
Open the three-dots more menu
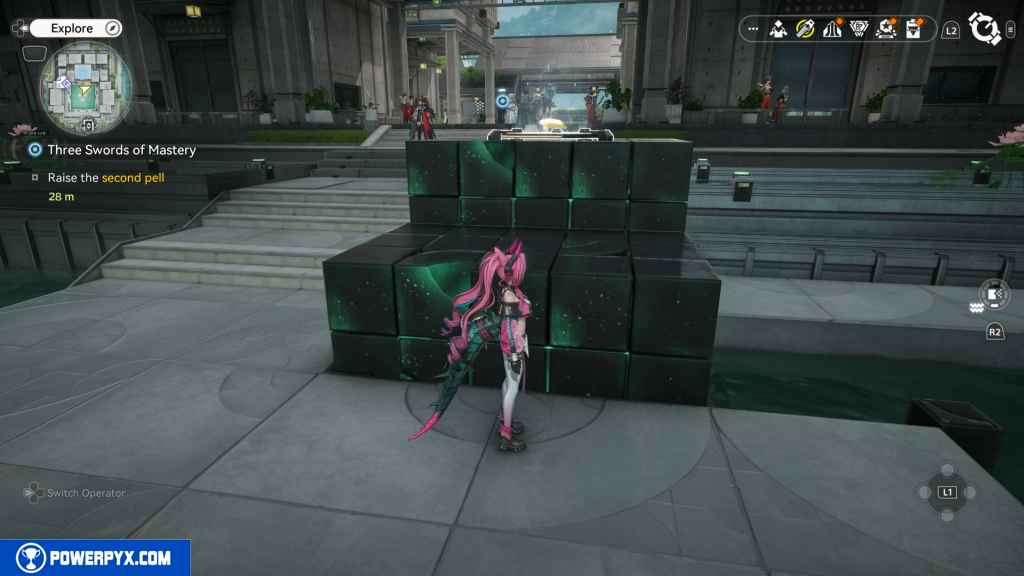click(754, 29)
